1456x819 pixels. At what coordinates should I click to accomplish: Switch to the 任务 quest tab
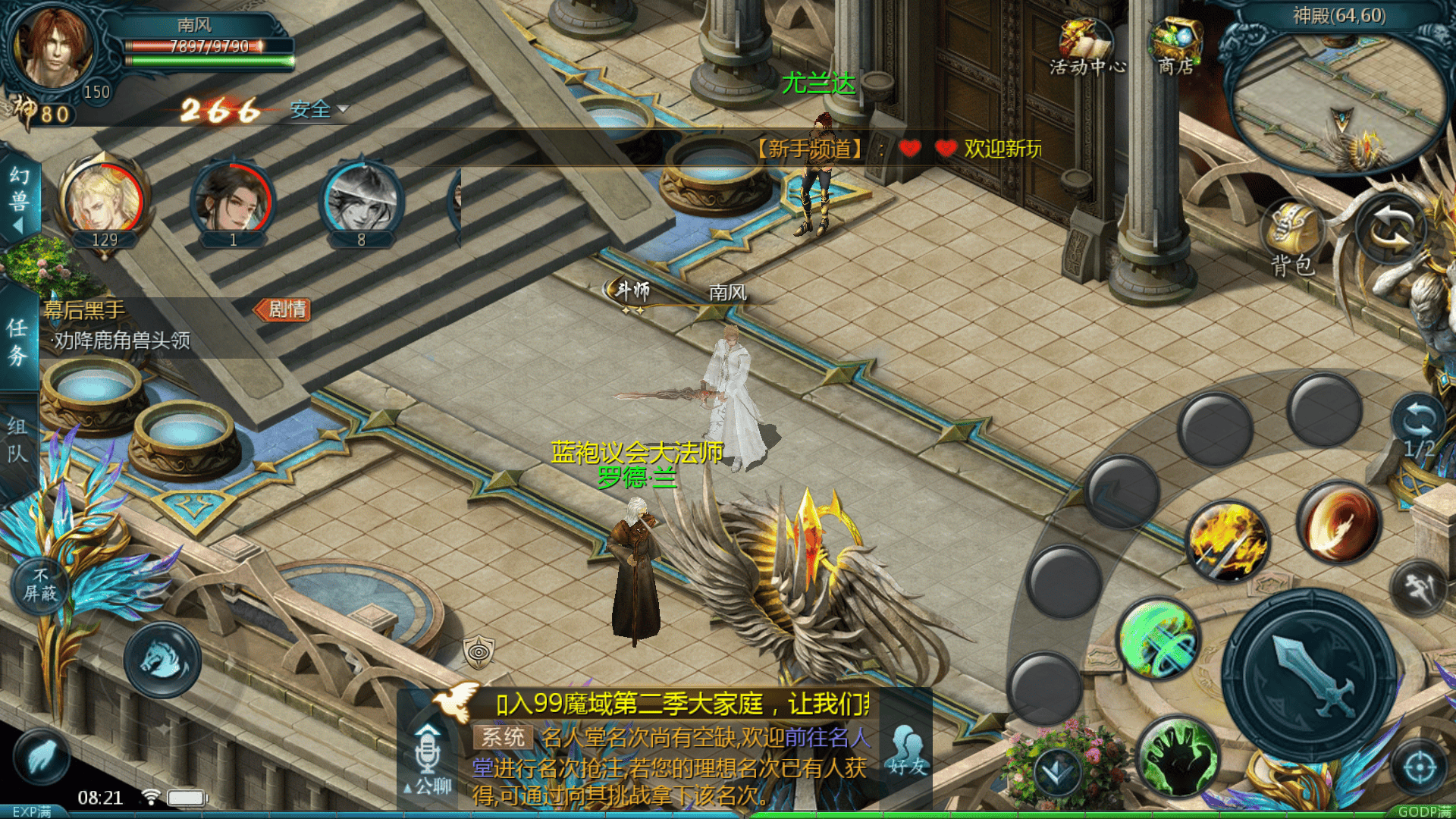tap(18, 341)
